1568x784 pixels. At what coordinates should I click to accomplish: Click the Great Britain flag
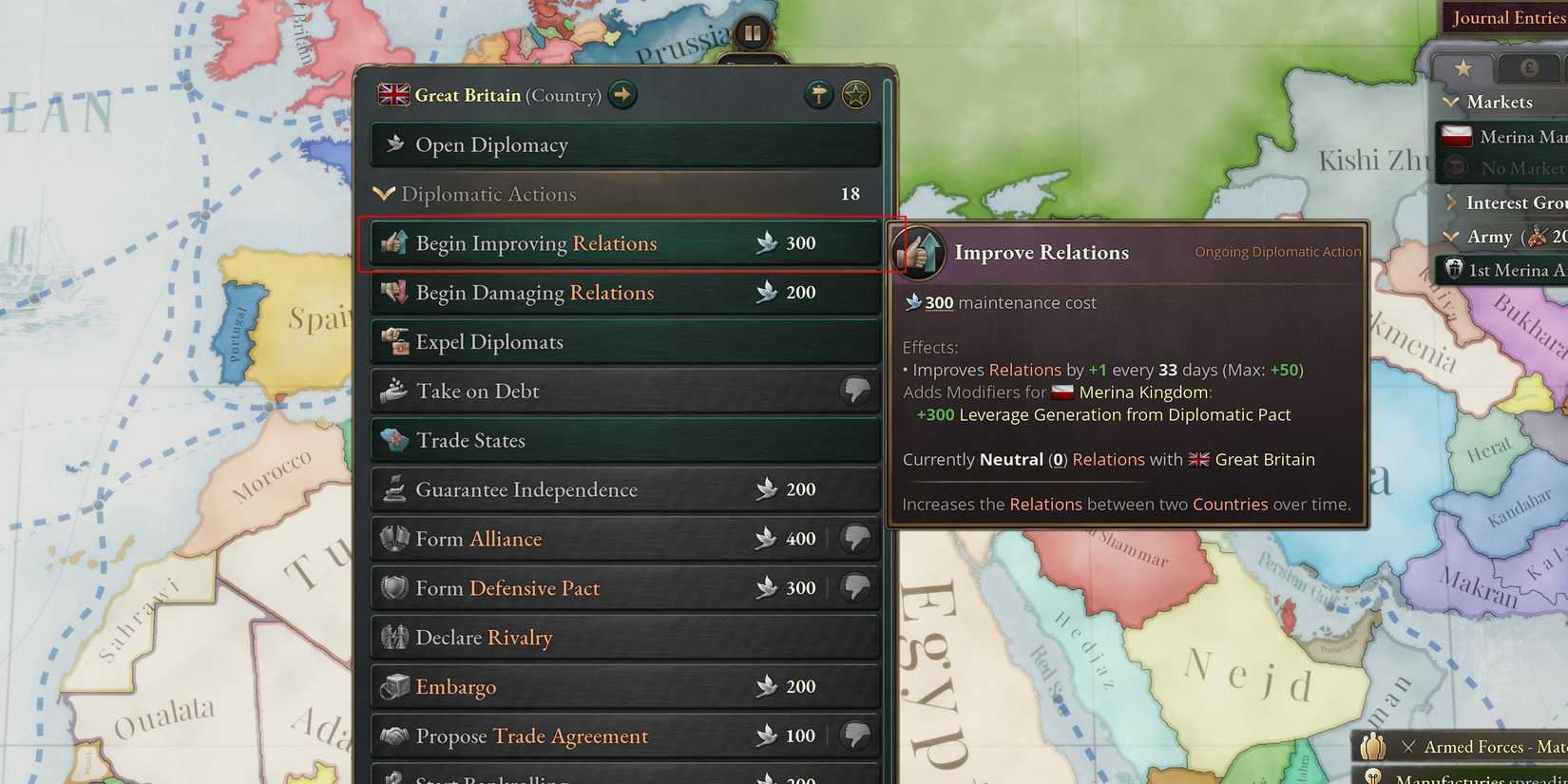click(392, 95)
